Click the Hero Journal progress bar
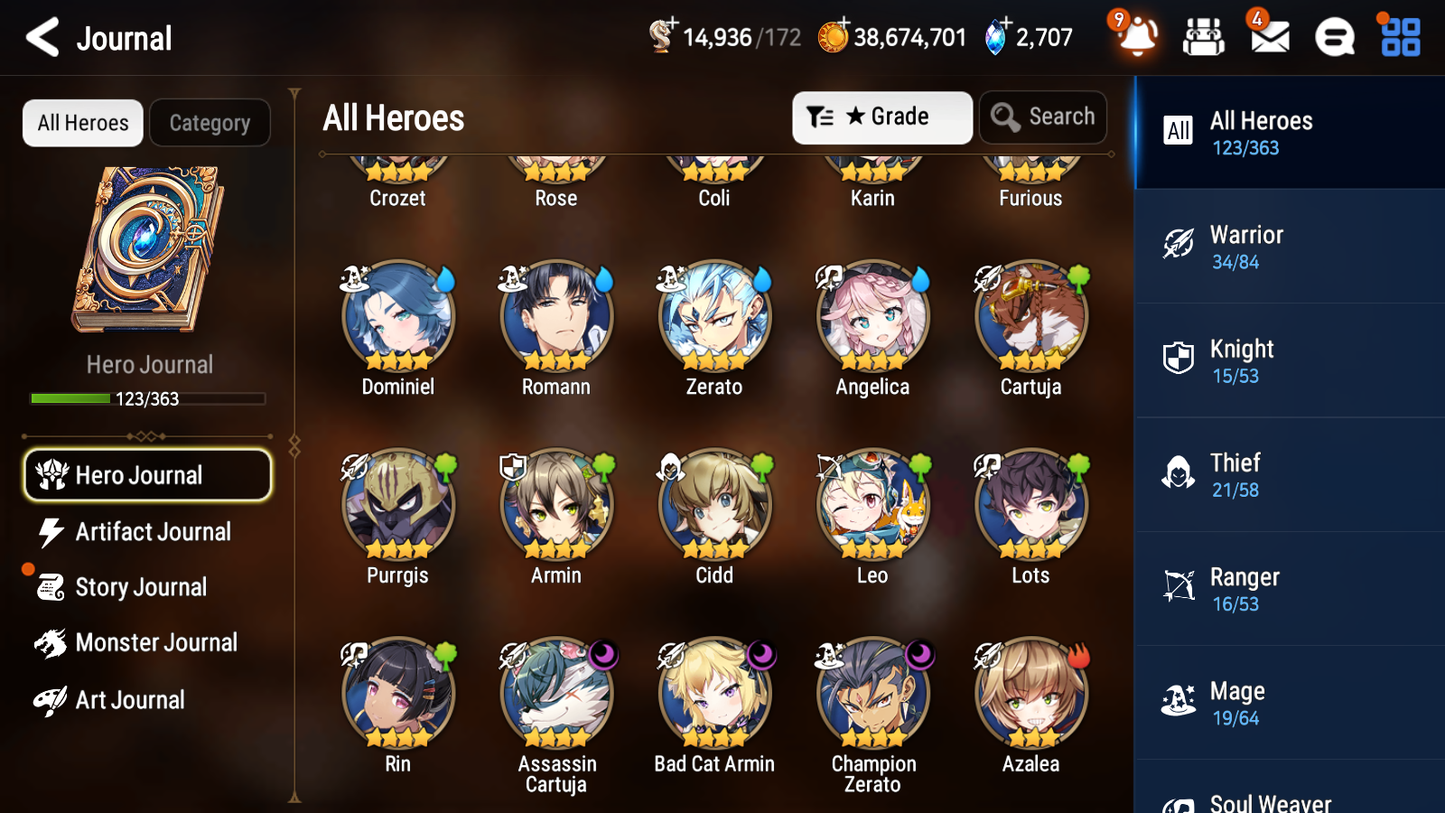This screenshot has height=813, width=1445. pyautogui.click(x=148, y=398)
